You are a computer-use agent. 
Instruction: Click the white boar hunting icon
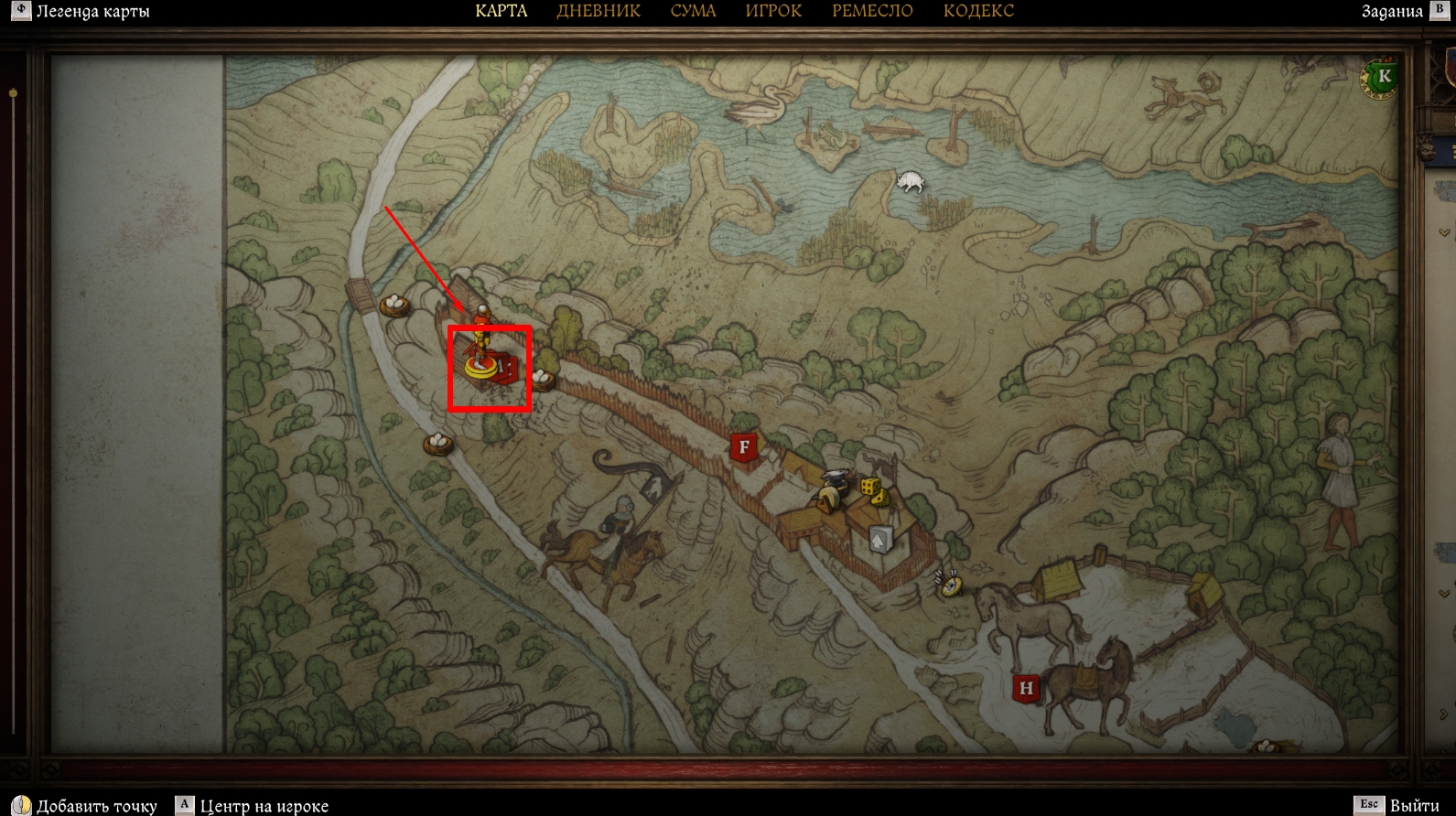click(911, 181)
